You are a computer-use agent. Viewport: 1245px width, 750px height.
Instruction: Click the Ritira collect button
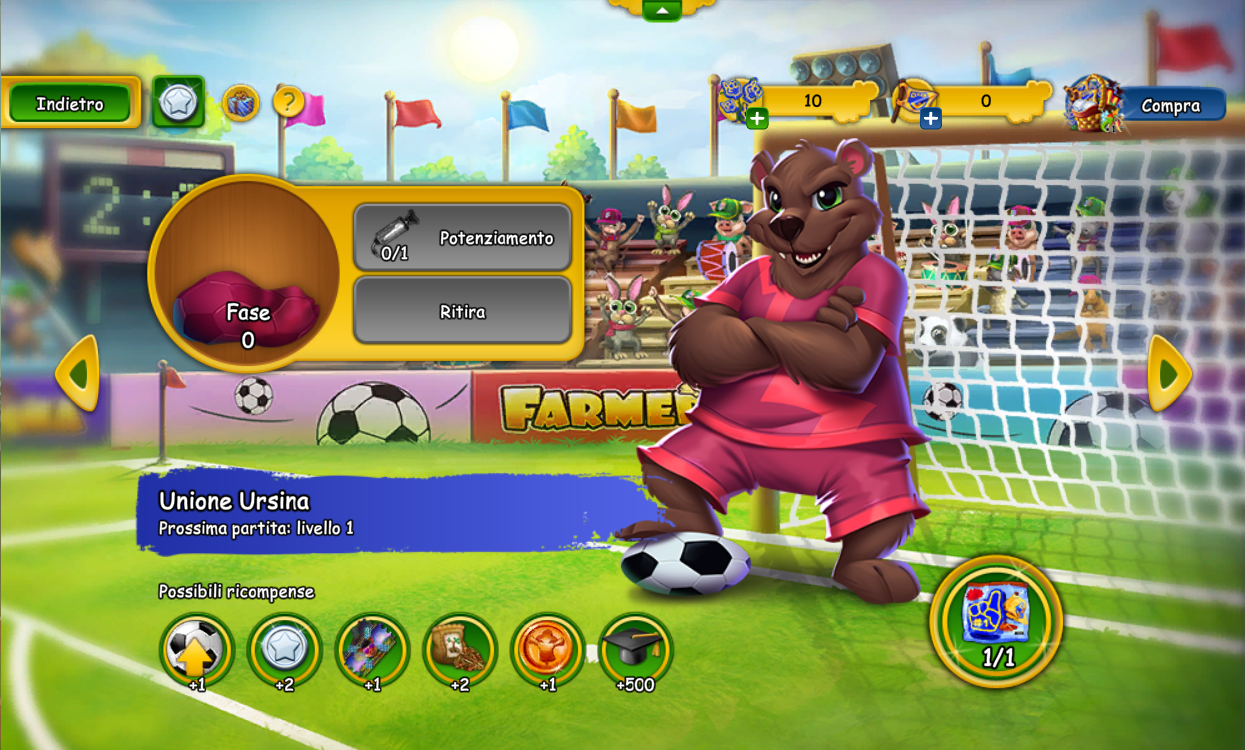tap(462, 311)
